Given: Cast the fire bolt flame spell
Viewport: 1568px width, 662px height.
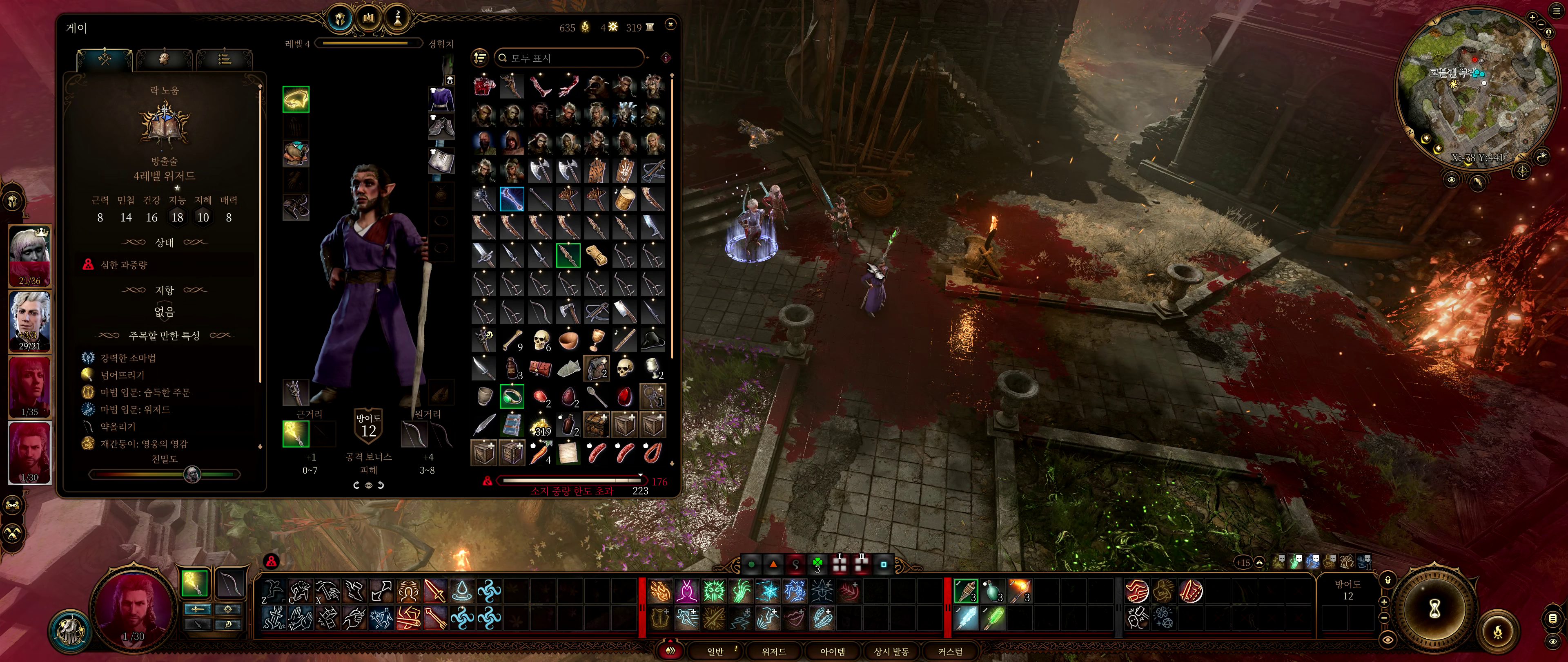Looking at the screenshot, I should [660, 591].
